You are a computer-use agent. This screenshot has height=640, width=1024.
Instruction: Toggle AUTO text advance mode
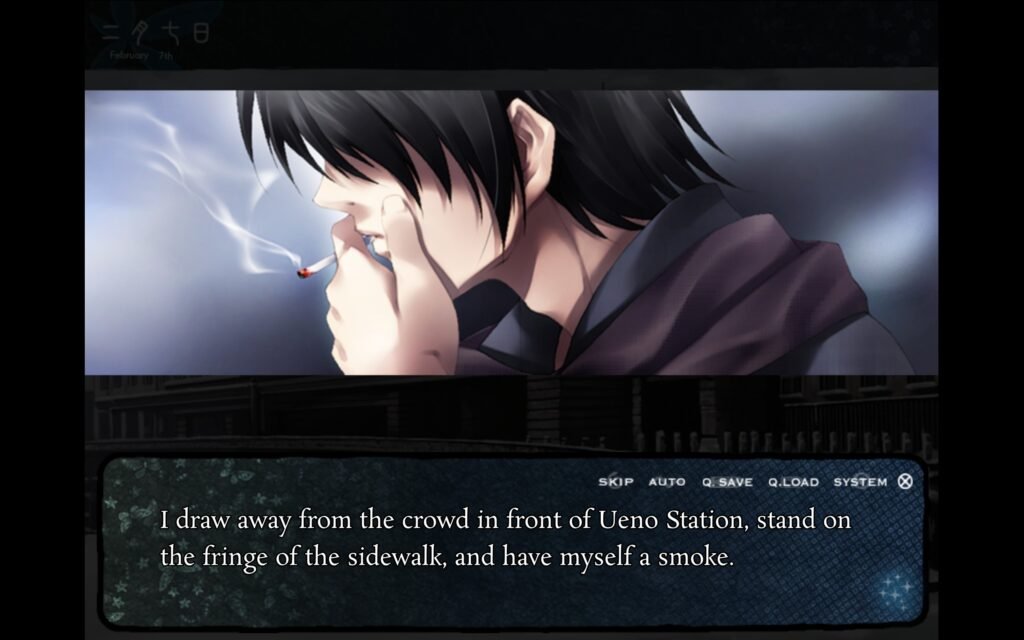coord(667,482)
